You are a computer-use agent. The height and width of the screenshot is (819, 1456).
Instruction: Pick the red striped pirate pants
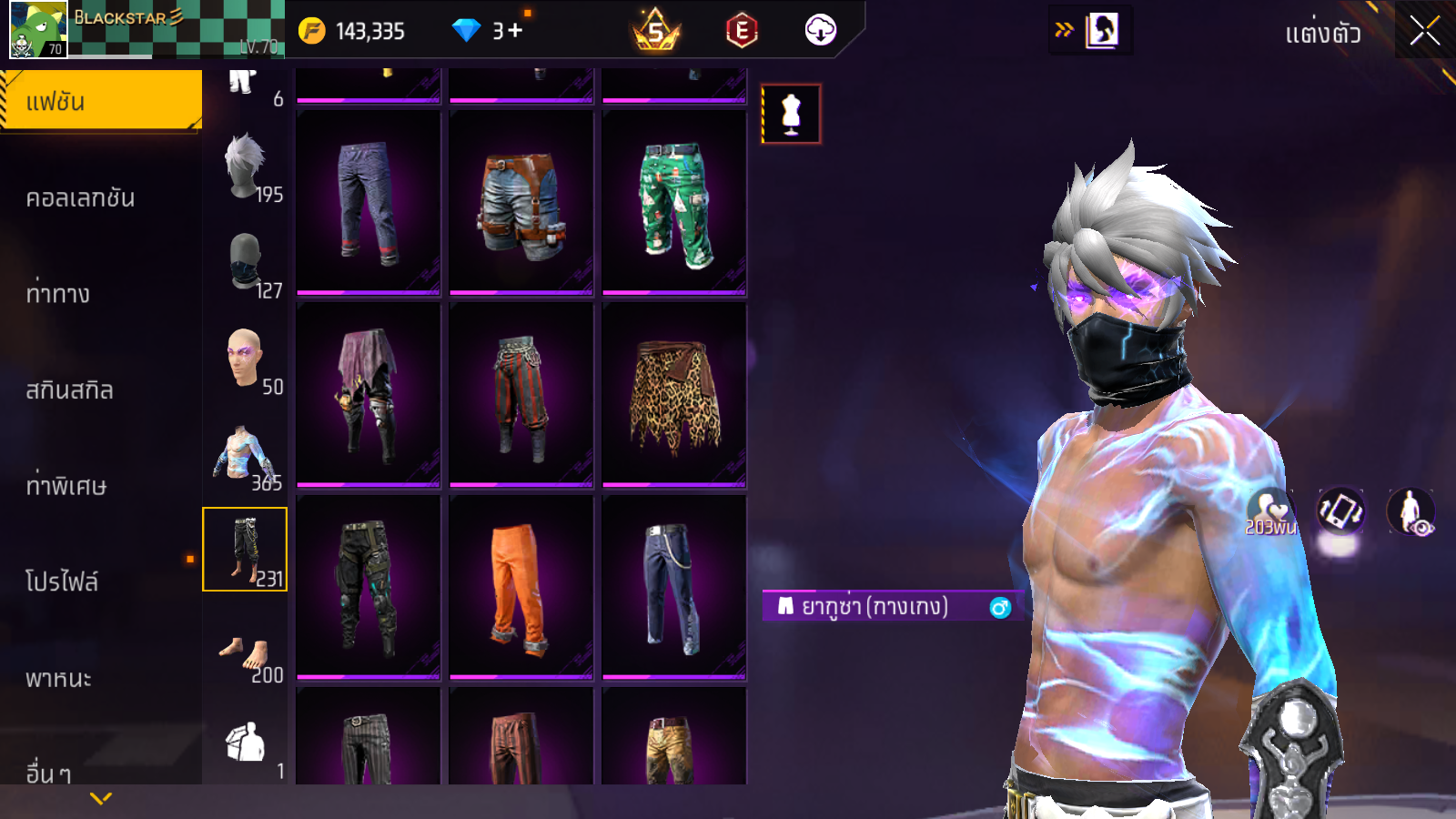[x=521, y=395]
